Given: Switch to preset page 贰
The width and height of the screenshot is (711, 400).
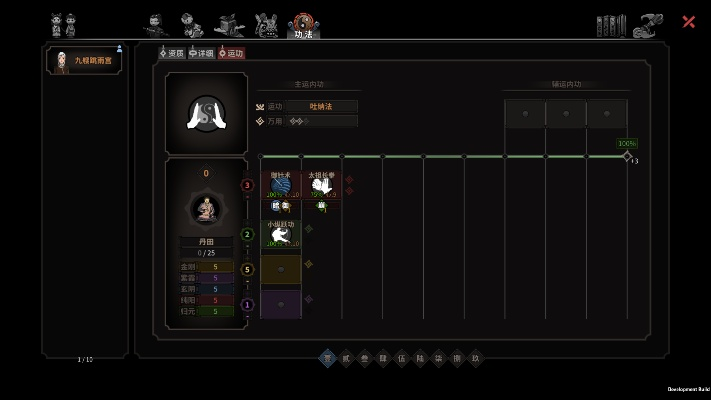Looking at the screenshot, I should pyautogui.click(x=345, y=357).
